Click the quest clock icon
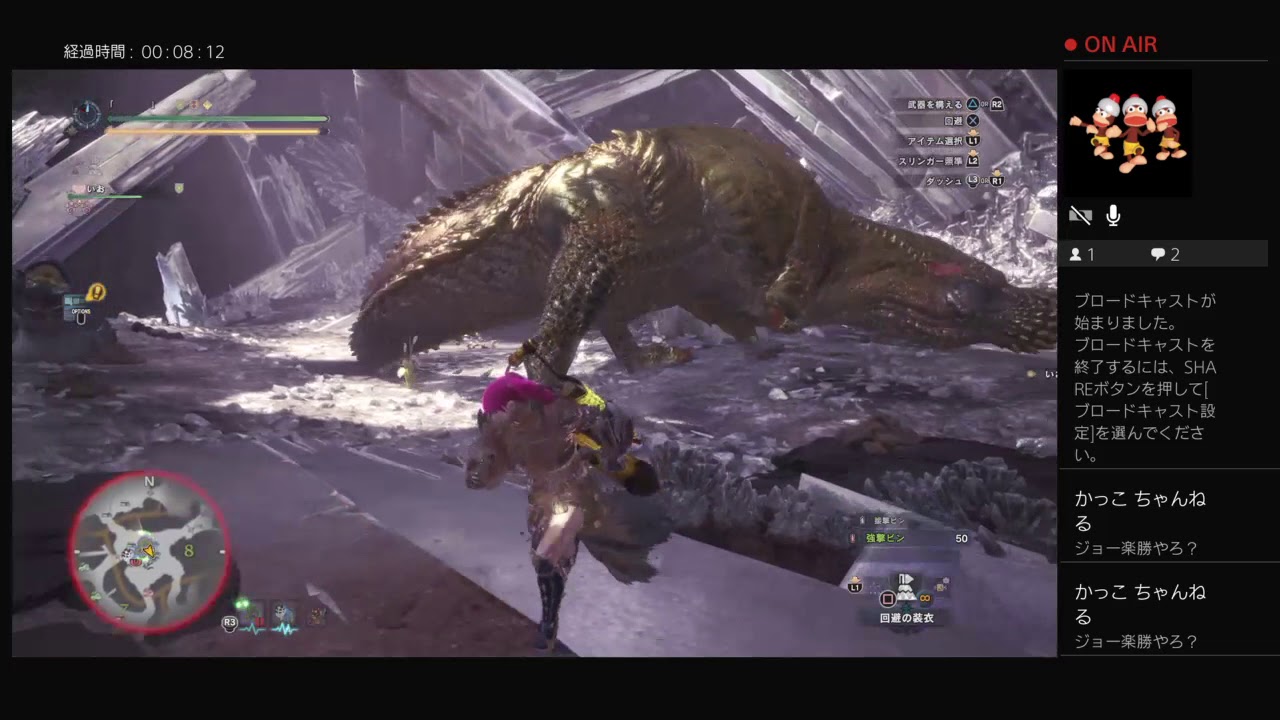The image size is (1280, 720). tap(87, 113)
